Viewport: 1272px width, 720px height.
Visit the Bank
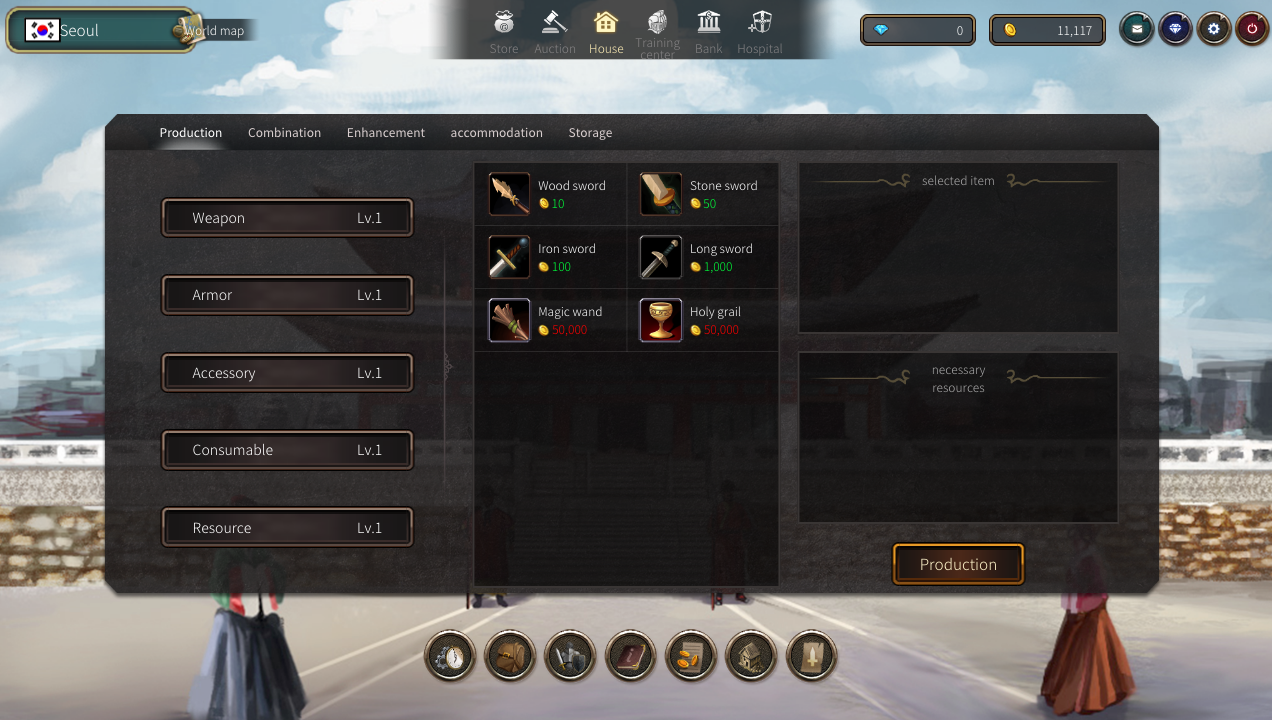click(709, 32)
